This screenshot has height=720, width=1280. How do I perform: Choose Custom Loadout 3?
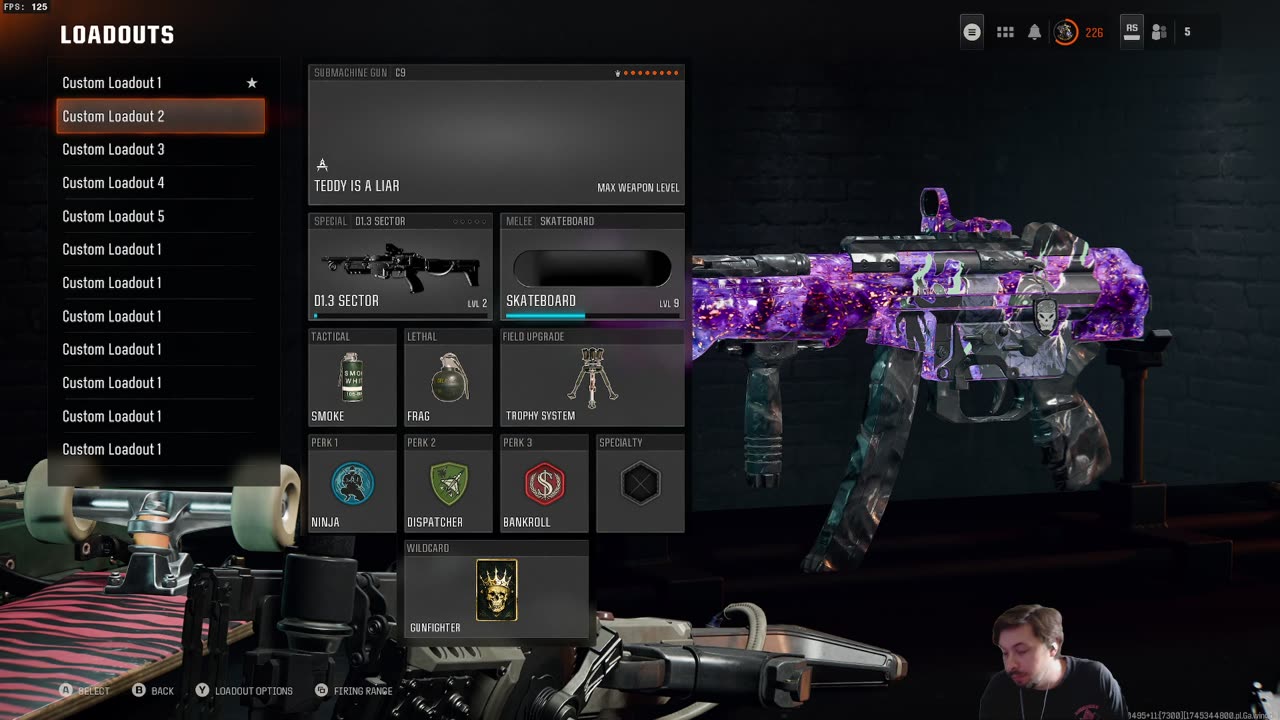[x=160, y=149]
